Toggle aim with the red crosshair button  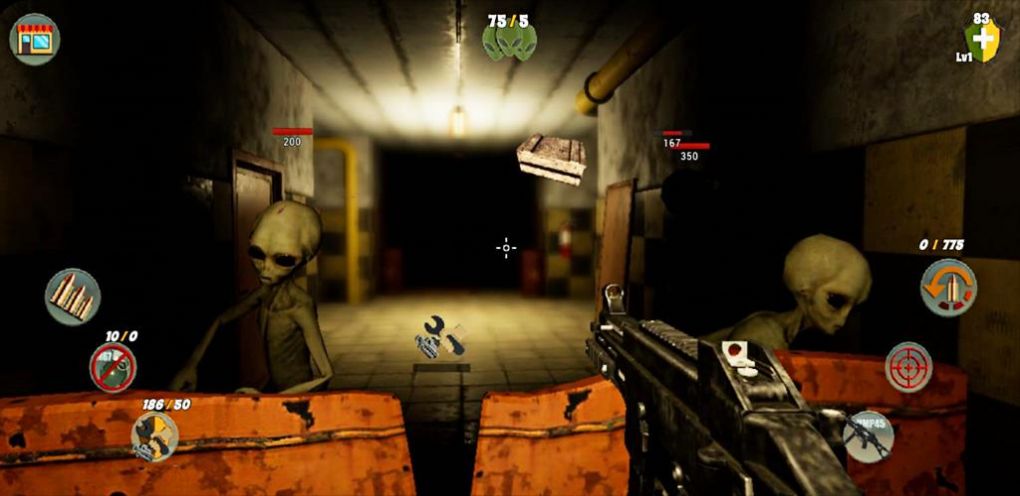tap(909, 367)
